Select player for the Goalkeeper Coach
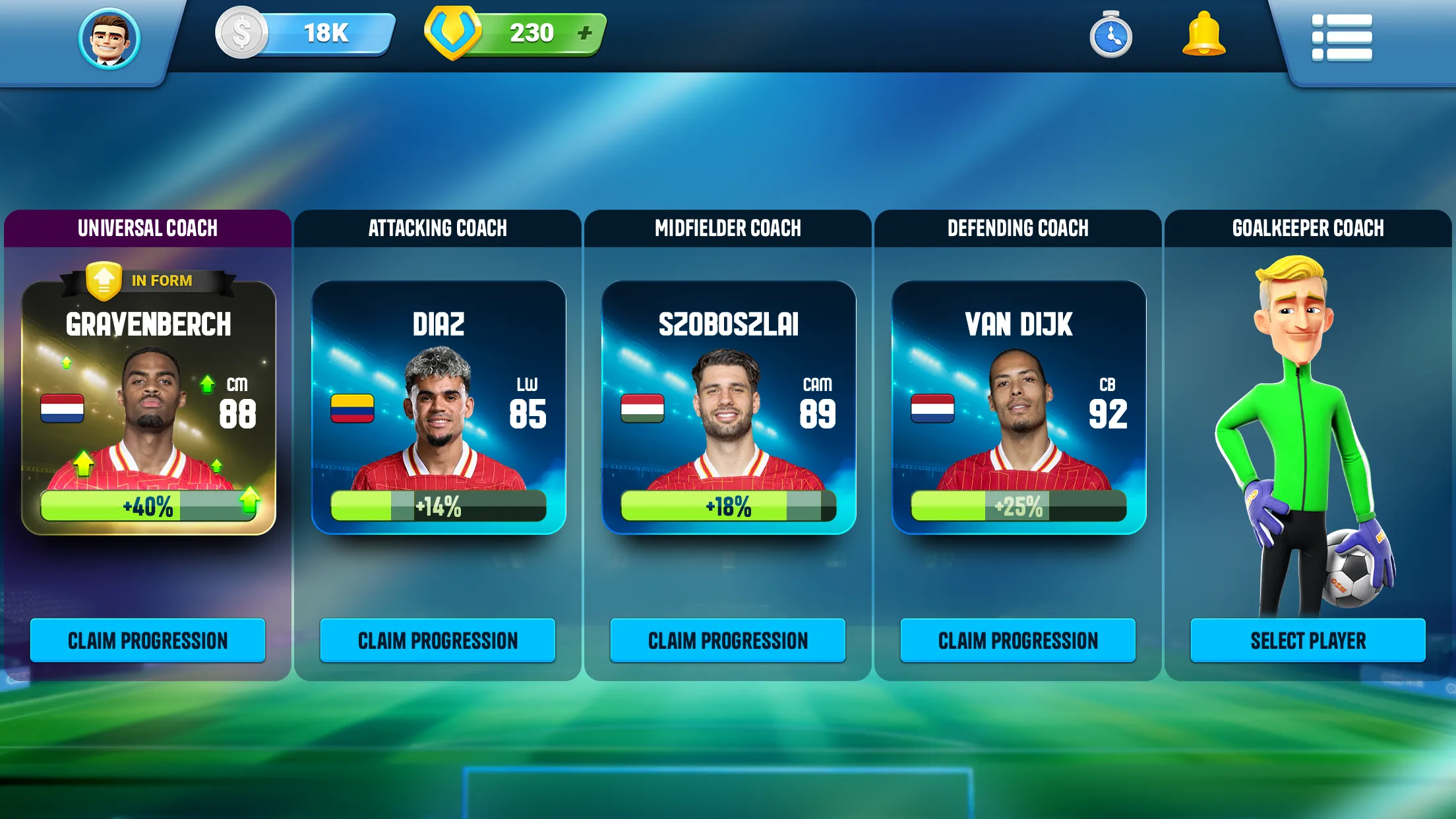This screenshot has width=1456, height=819. pyautogui.click(x=1308, y=640)
